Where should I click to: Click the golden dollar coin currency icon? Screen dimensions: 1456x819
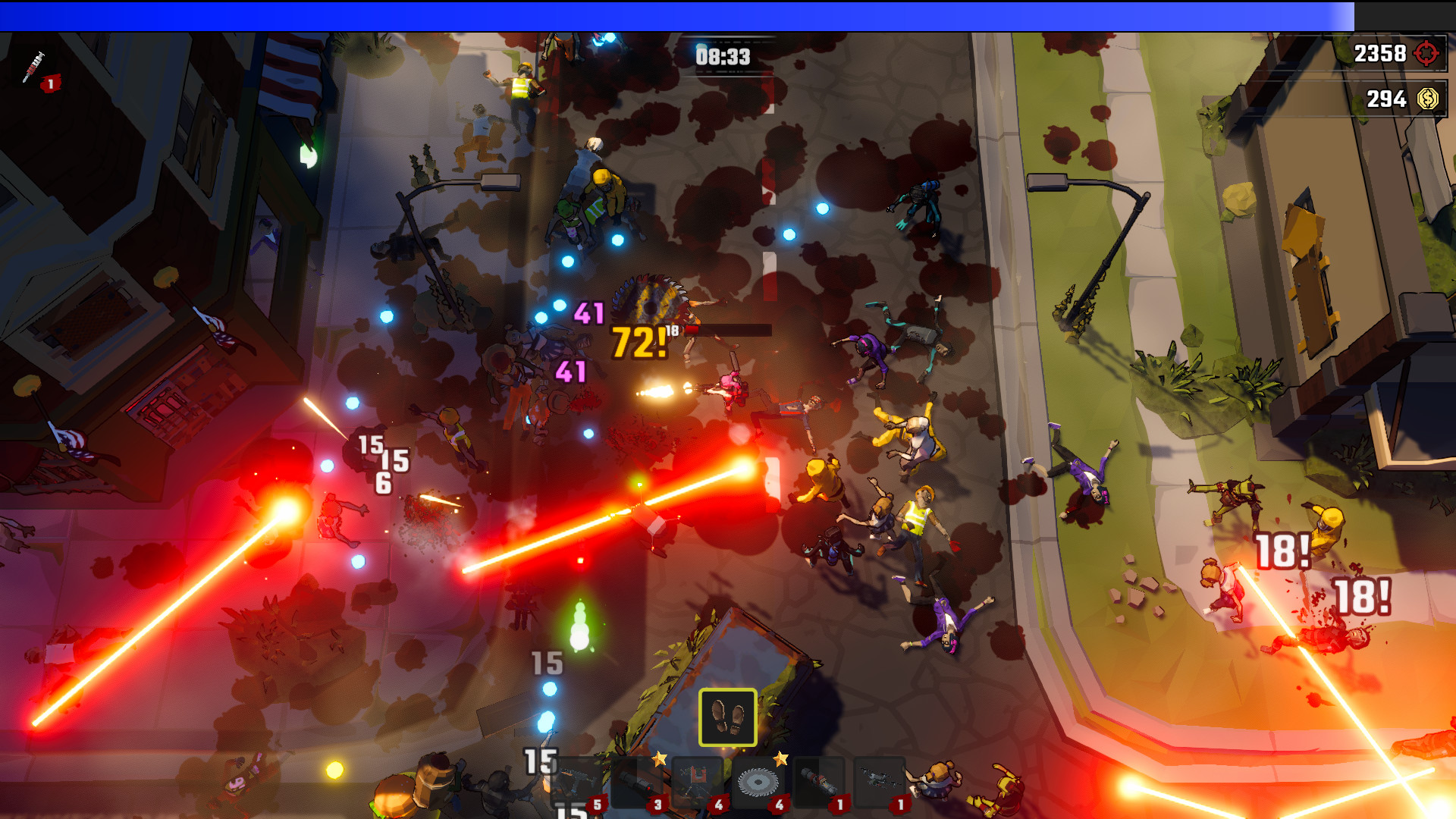point(1429,99)
